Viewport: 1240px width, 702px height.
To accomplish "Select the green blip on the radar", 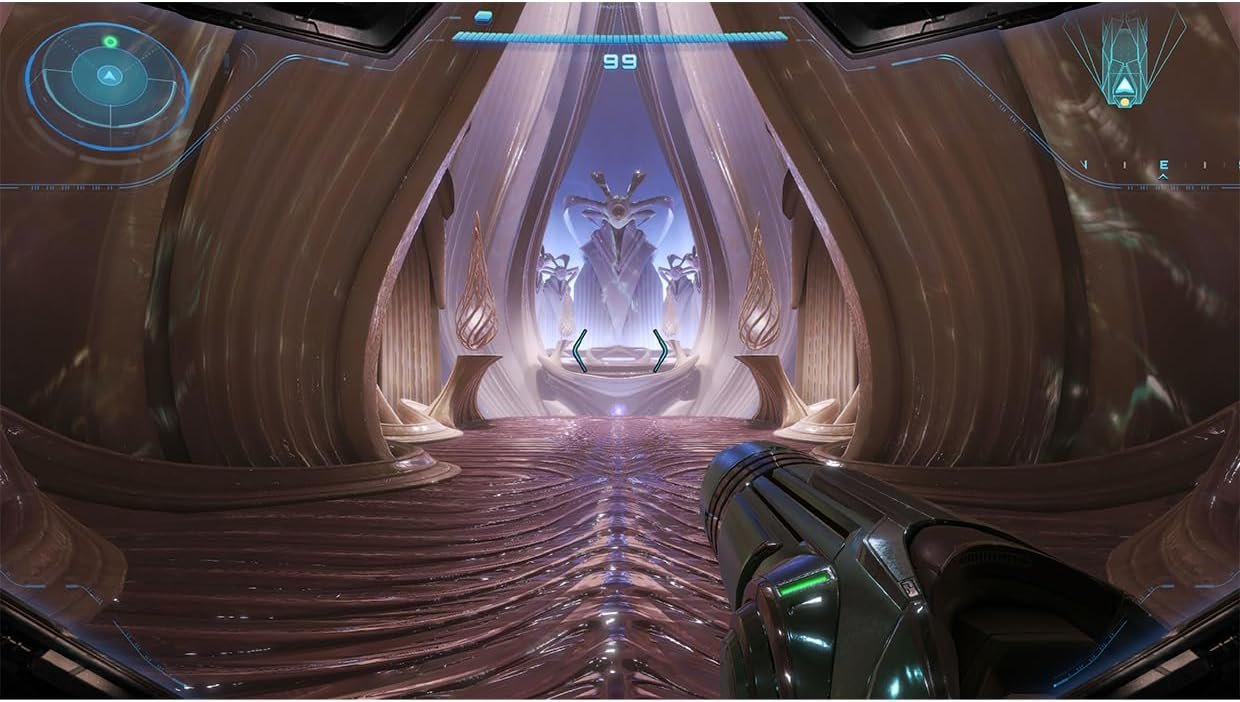I will point(110,42).
